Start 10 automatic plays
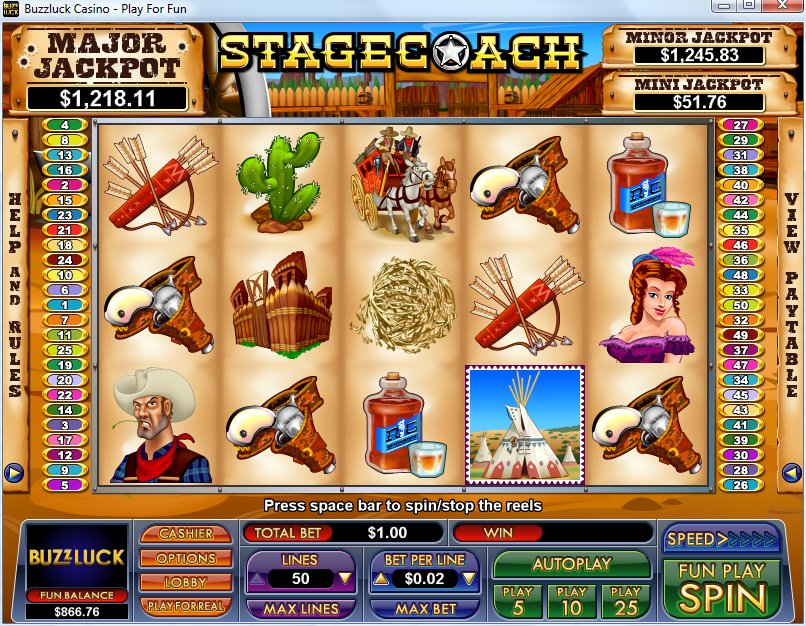Screen dimensions: 806x626 point(571,600)
